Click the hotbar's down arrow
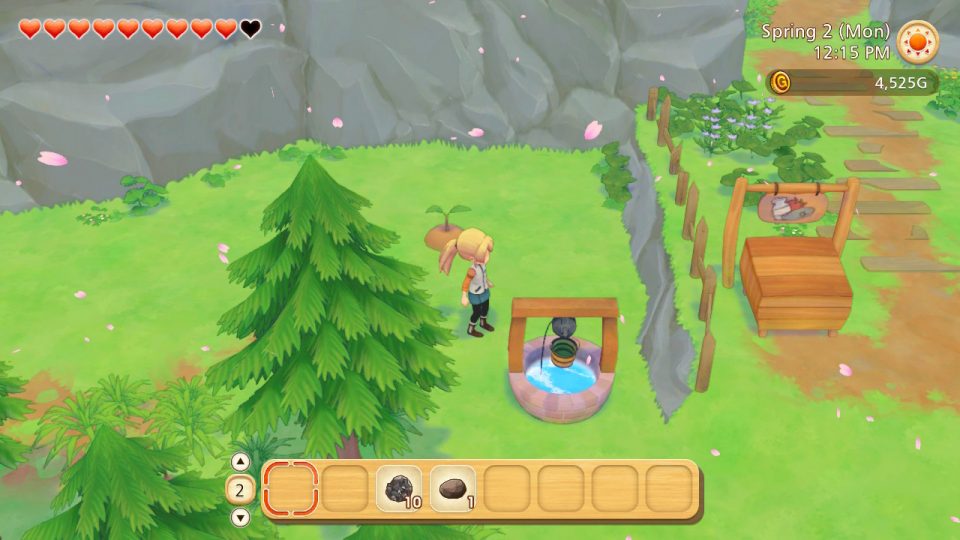 240,517
